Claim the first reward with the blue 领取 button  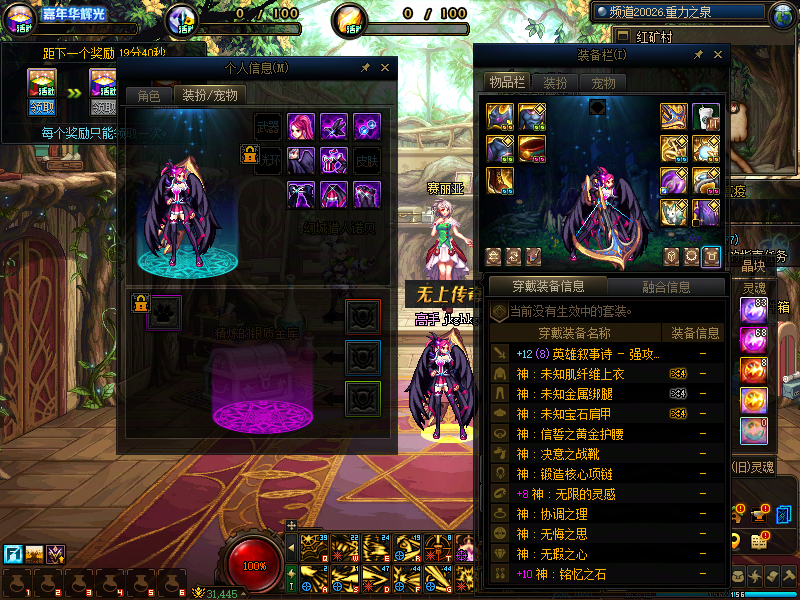click(42, 106)
